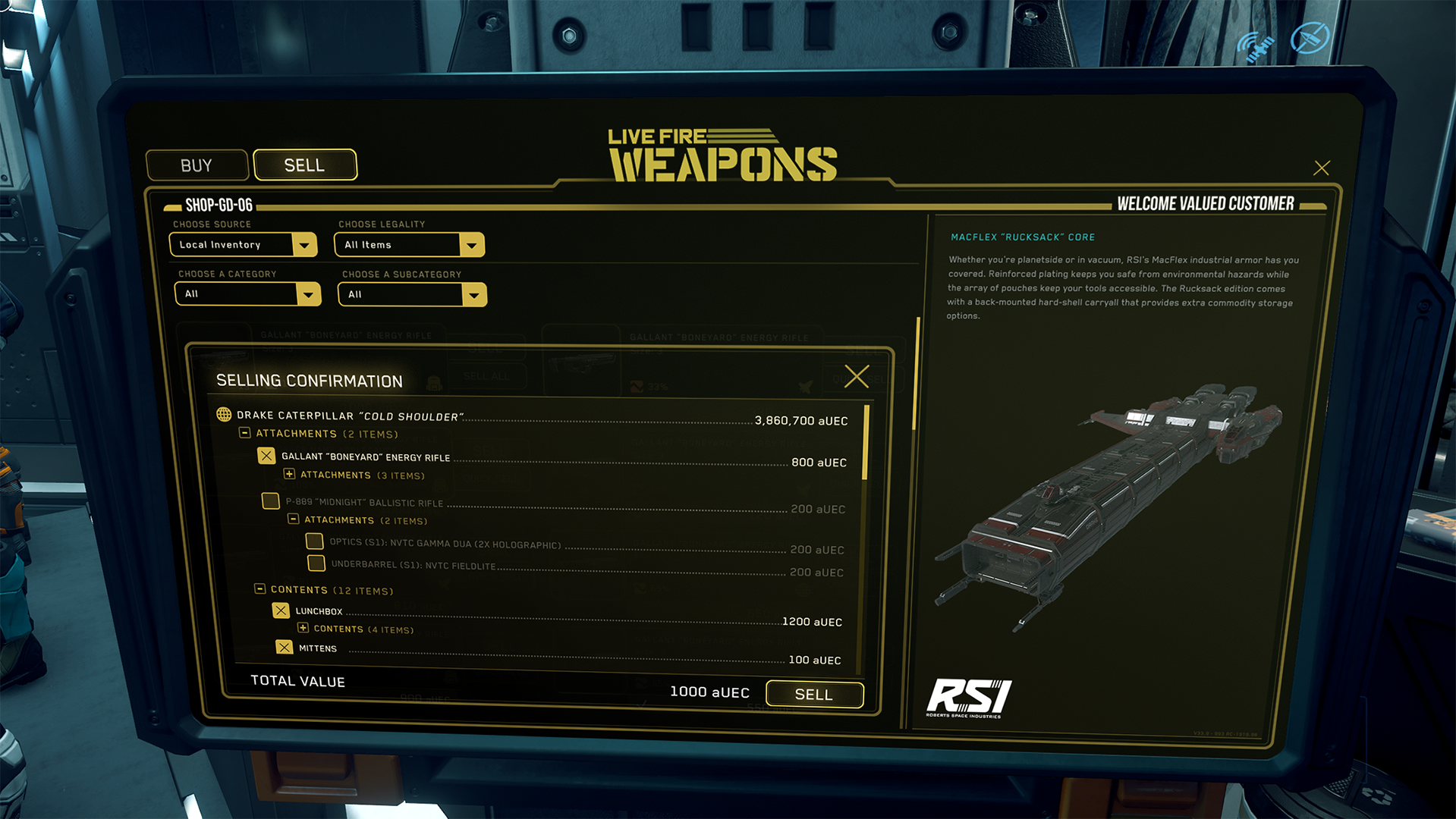Open the Choose Legality dropdown
This screenshot has height=819, width=1456.
pyautogui.click(x=471, y=245)
